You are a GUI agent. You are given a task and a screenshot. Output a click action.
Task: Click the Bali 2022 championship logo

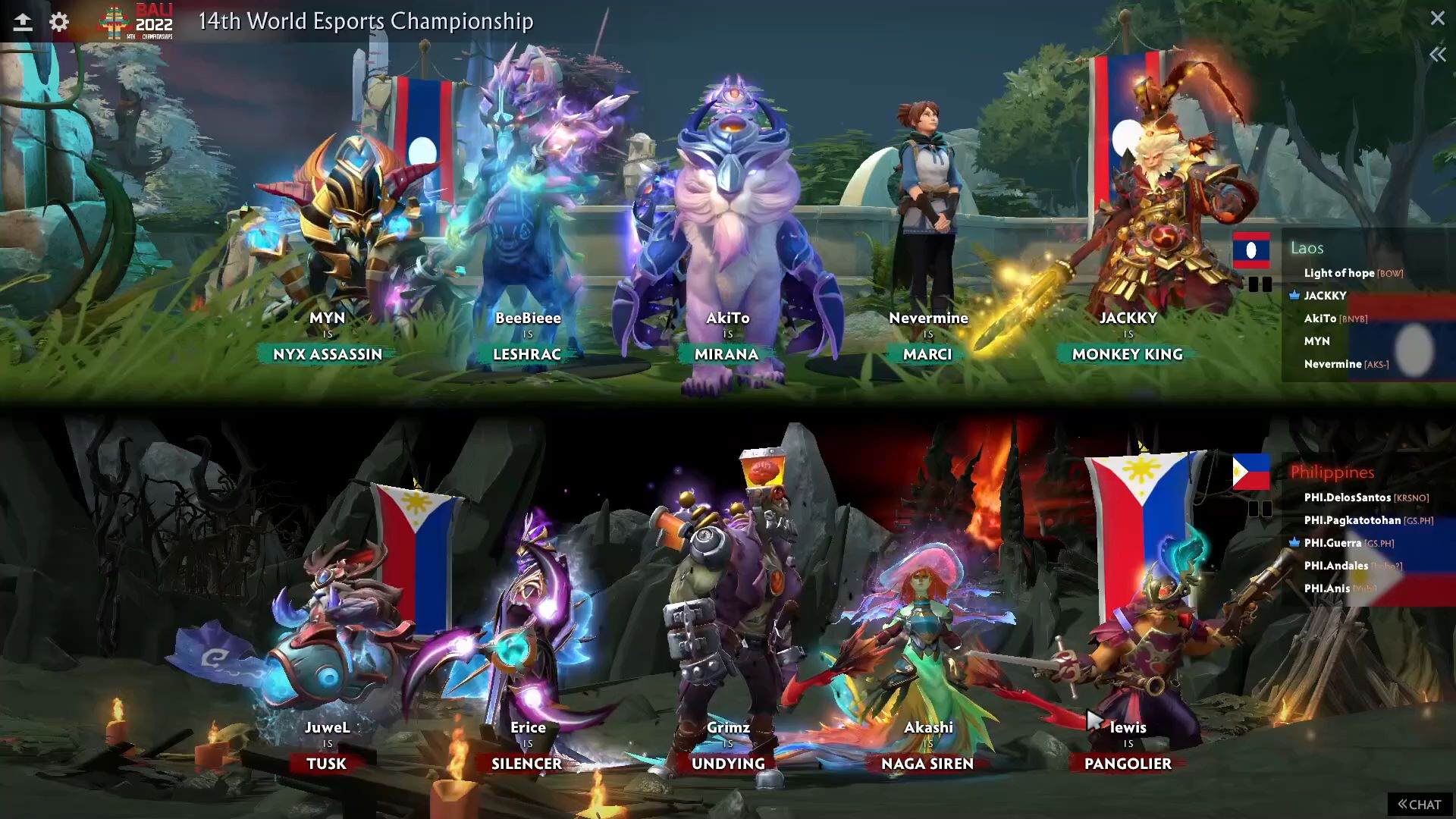tap(136, 21)
